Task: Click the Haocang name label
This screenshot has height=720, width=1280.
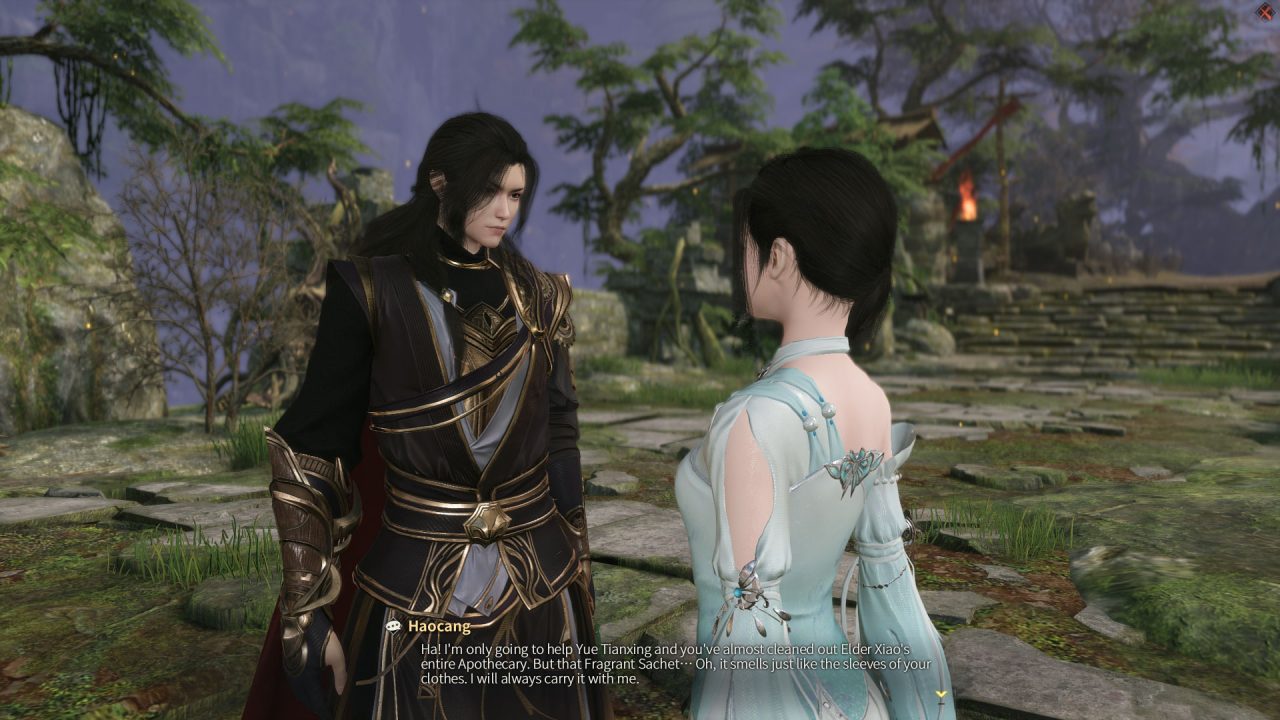Action: click(x=440, y=626)
